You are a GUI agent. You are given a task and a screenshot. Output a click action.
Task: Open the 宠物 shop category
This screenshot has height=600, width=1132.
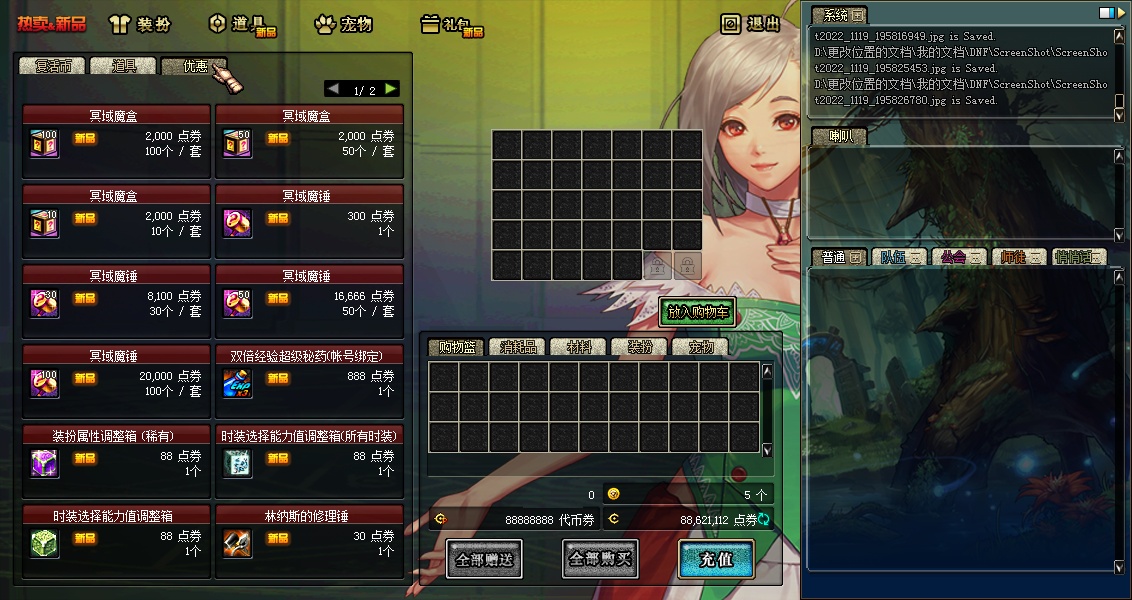(343, 24)
